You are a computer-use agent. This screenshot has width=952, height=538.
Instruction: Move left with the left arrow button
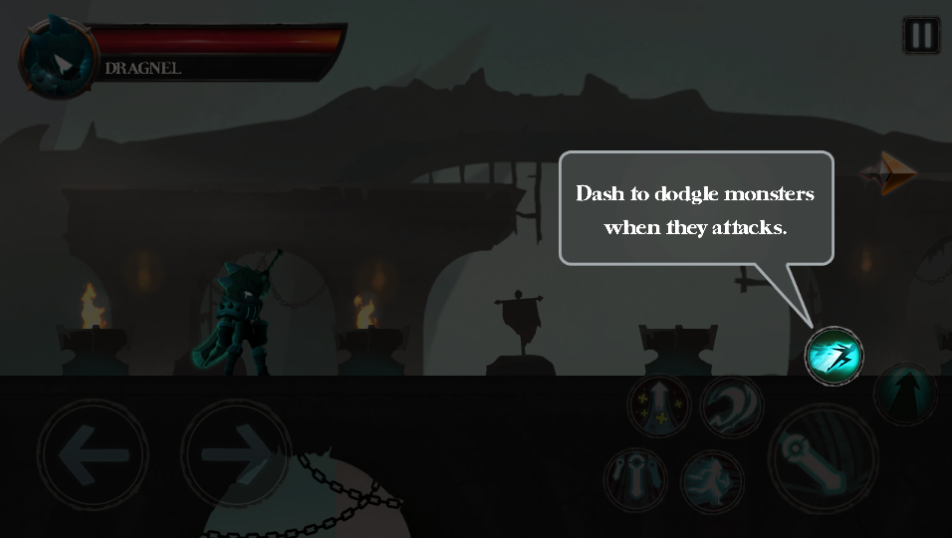point(93,455)
